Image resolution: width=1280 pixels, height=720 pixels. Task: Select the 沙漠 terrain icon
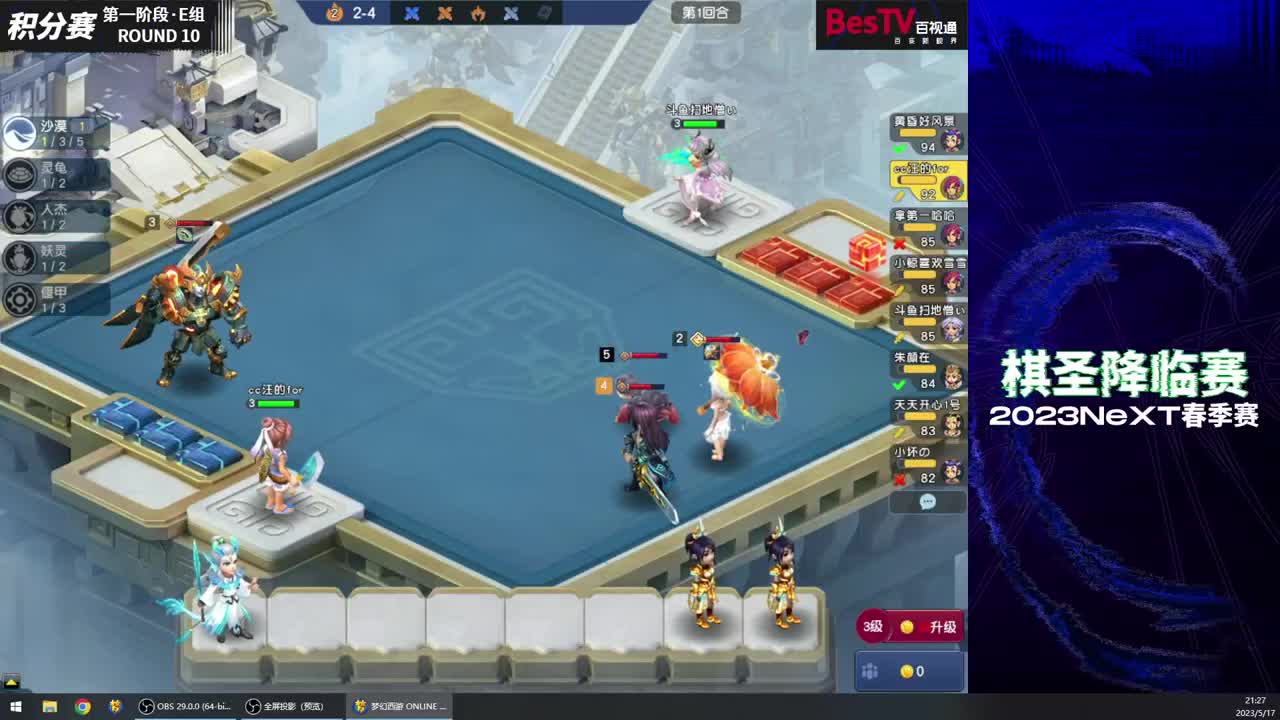coord(20,131)
